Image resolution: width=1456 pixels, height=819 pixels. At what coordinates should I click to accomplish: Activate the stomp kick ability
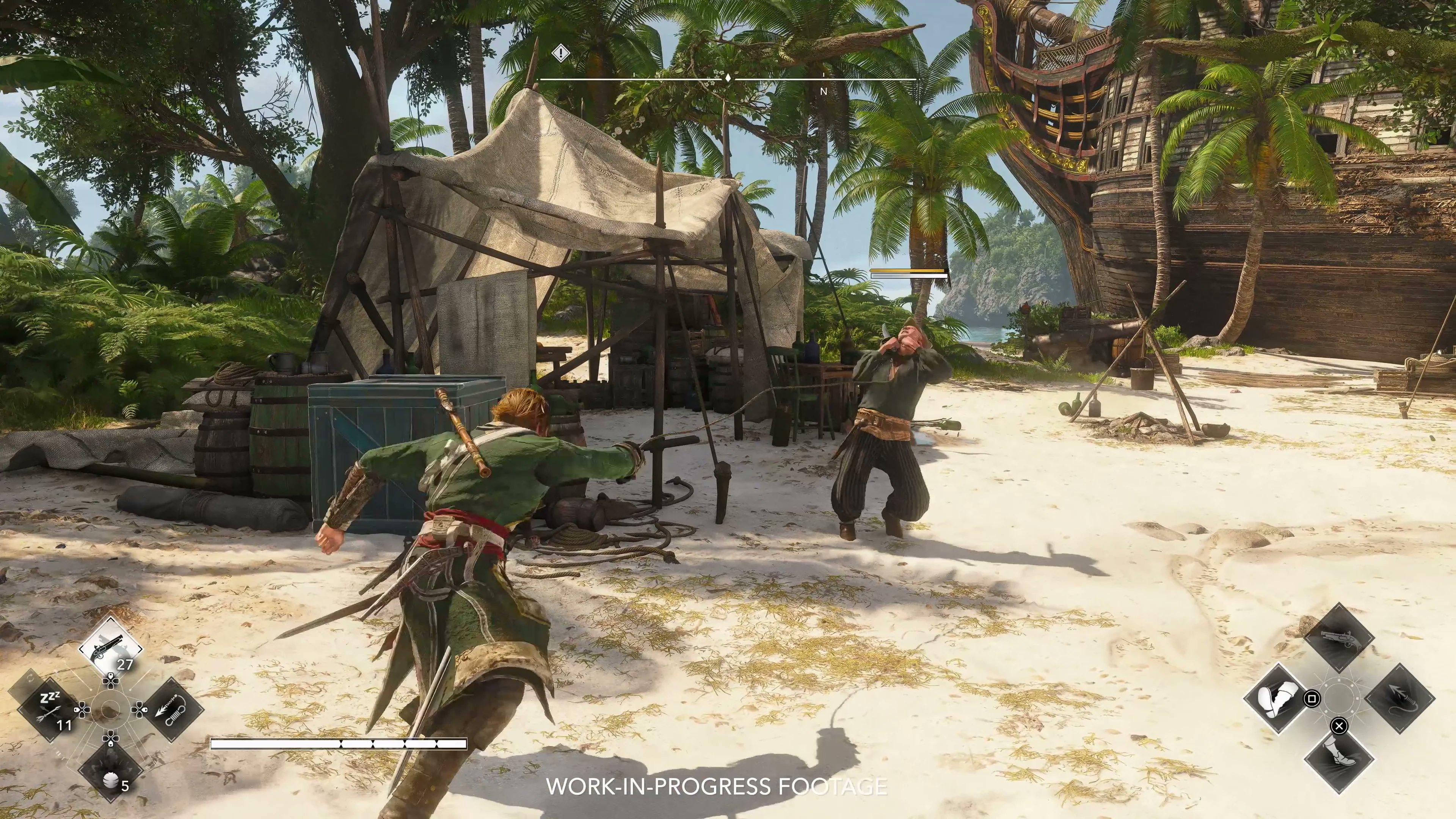pyautogui.click(x=1277, y=698)
